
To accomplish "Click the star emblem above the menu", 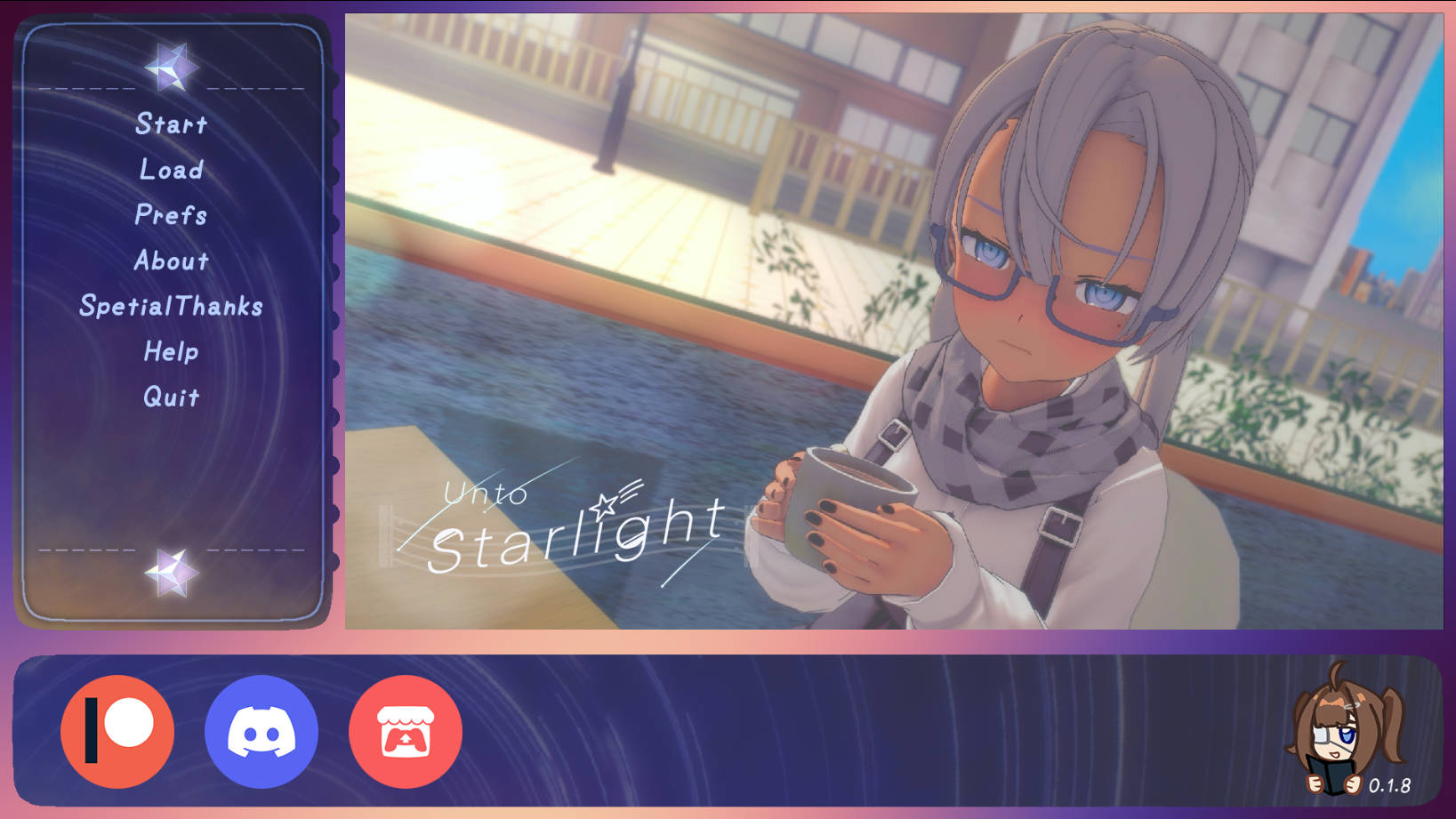I will click(x=173, y=66).
